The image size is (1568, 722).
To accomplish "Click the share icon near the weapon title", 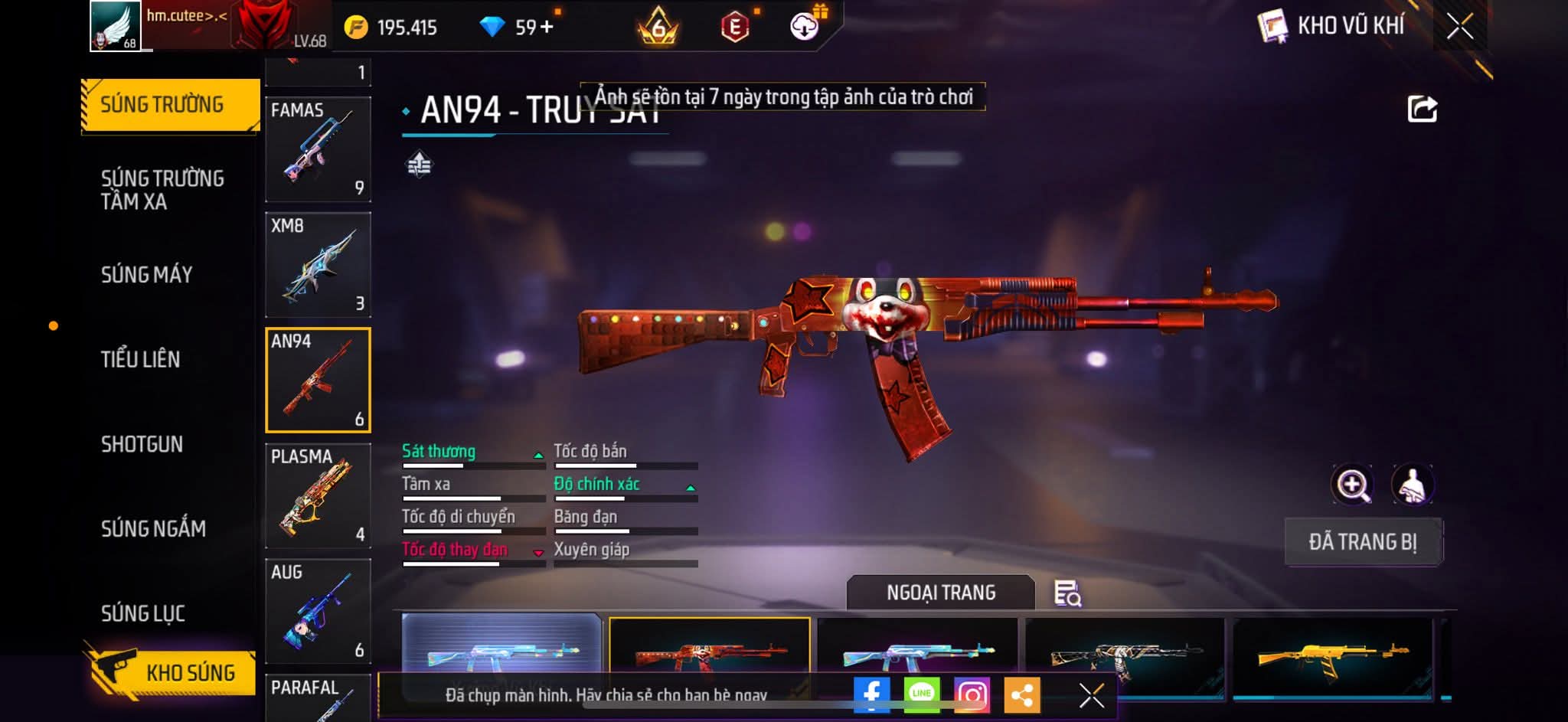I will tap(1422, 109).
